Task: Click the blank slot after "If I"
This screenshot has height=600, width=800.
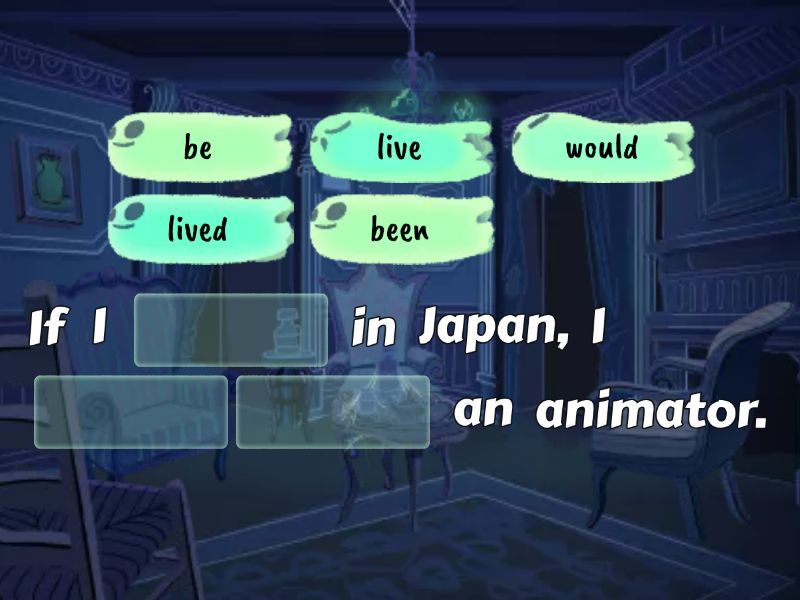Action: (231, 329)
